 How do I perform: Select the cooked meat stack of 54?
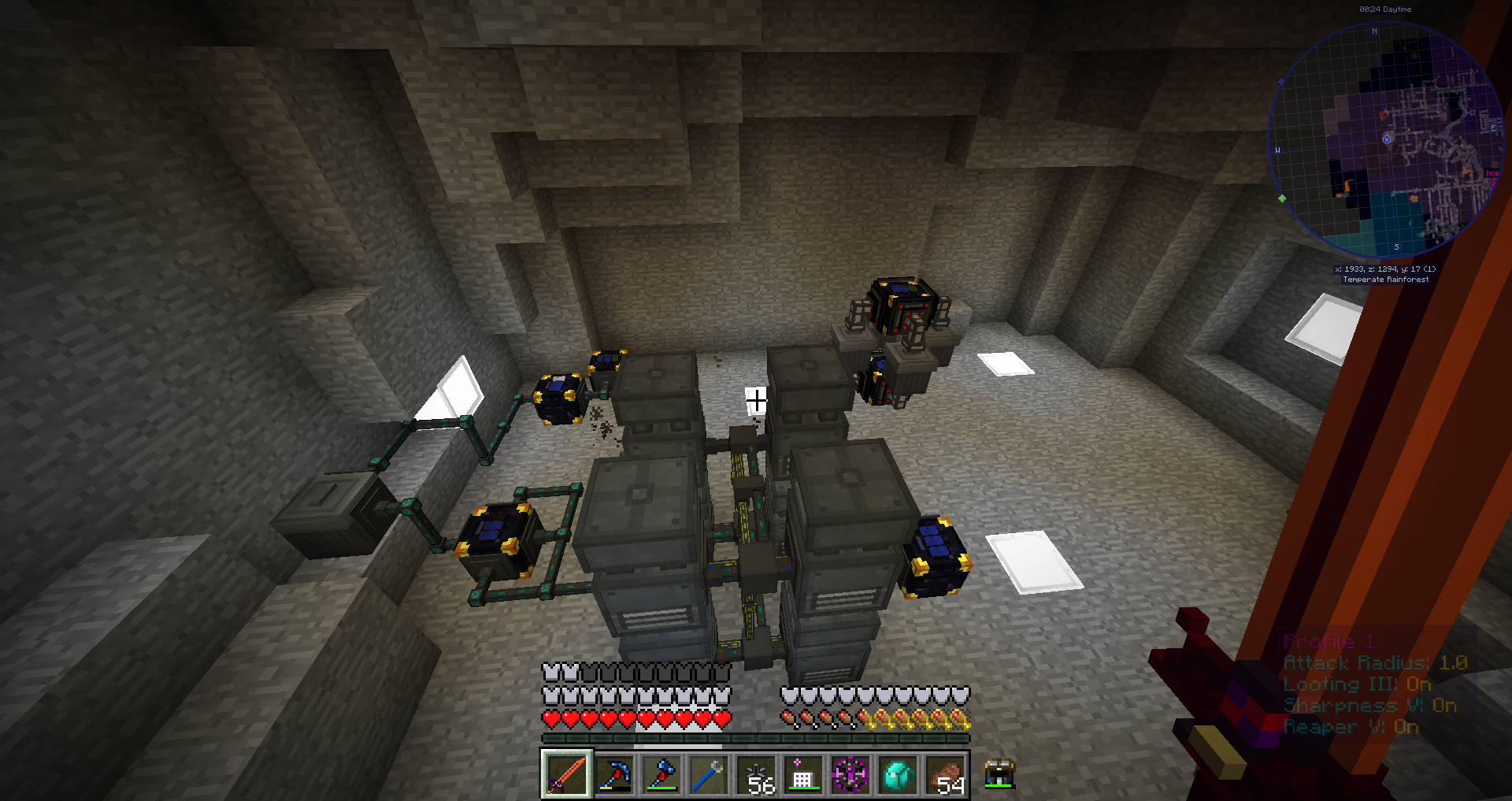tap(945, 774)
